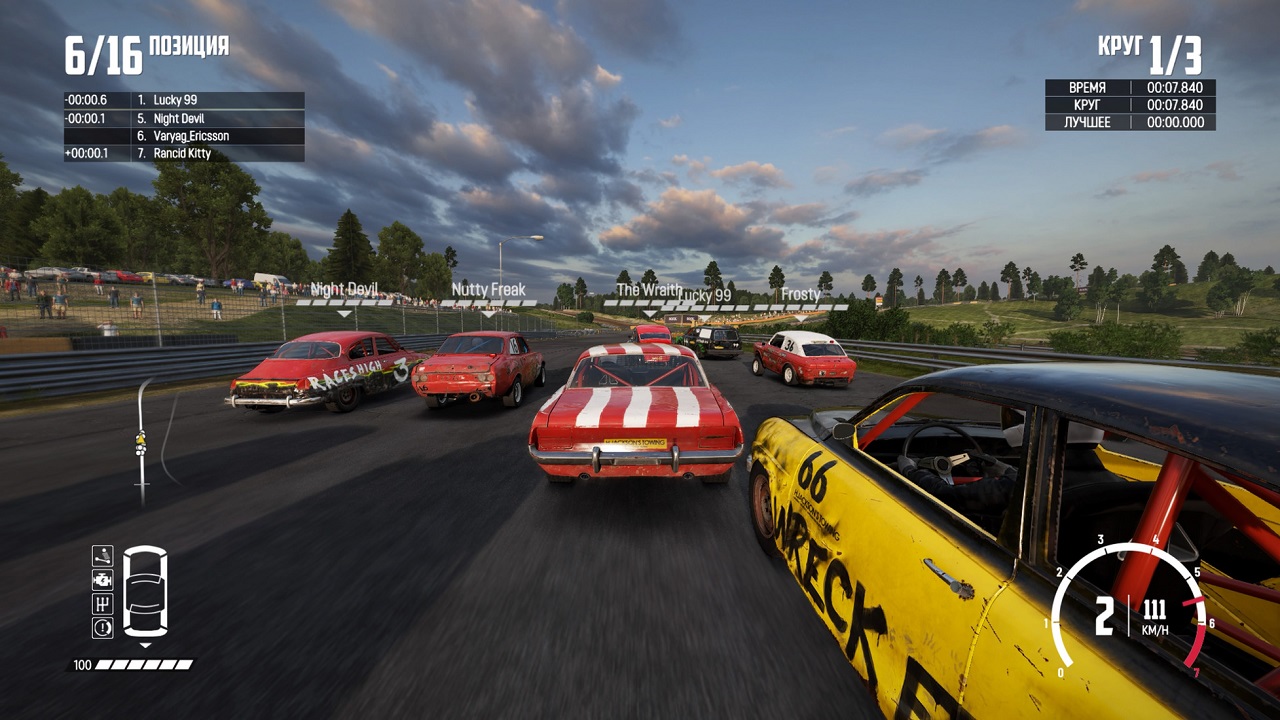Click the engine damage status icon
1280x720 pixels.
tap(102, 580)
